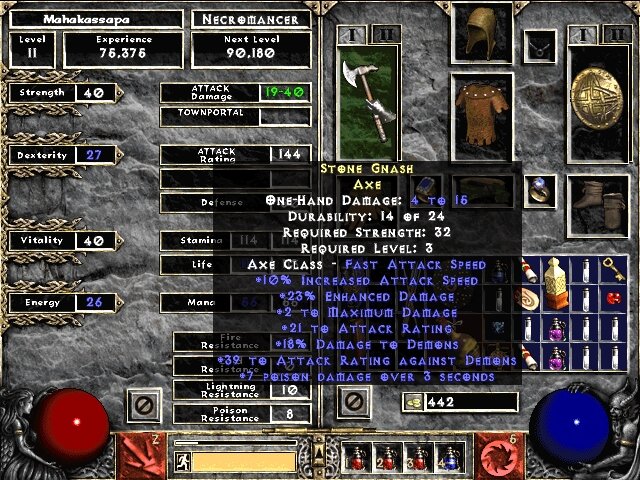
Task: Select the gold key in inventory
Action: 614,269
